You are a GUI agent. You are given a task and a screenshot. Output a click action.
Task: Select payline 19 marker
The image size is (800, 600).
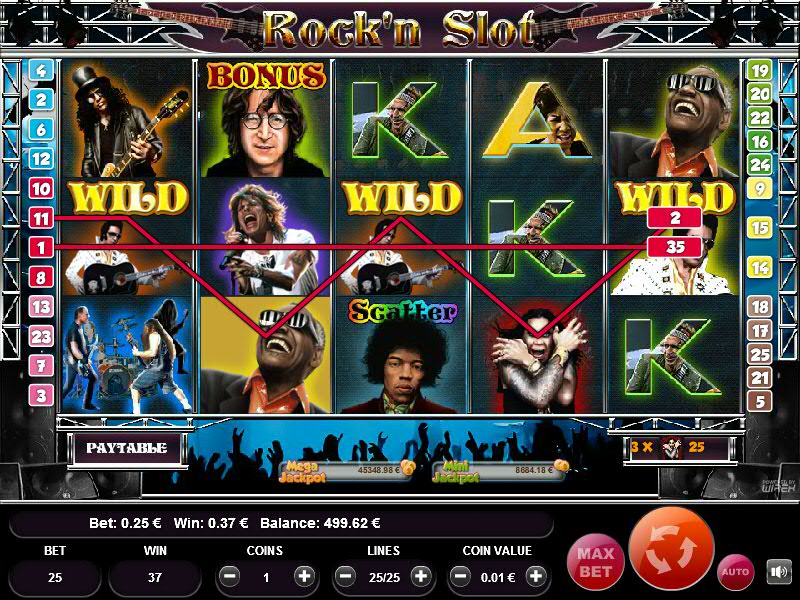759,71
